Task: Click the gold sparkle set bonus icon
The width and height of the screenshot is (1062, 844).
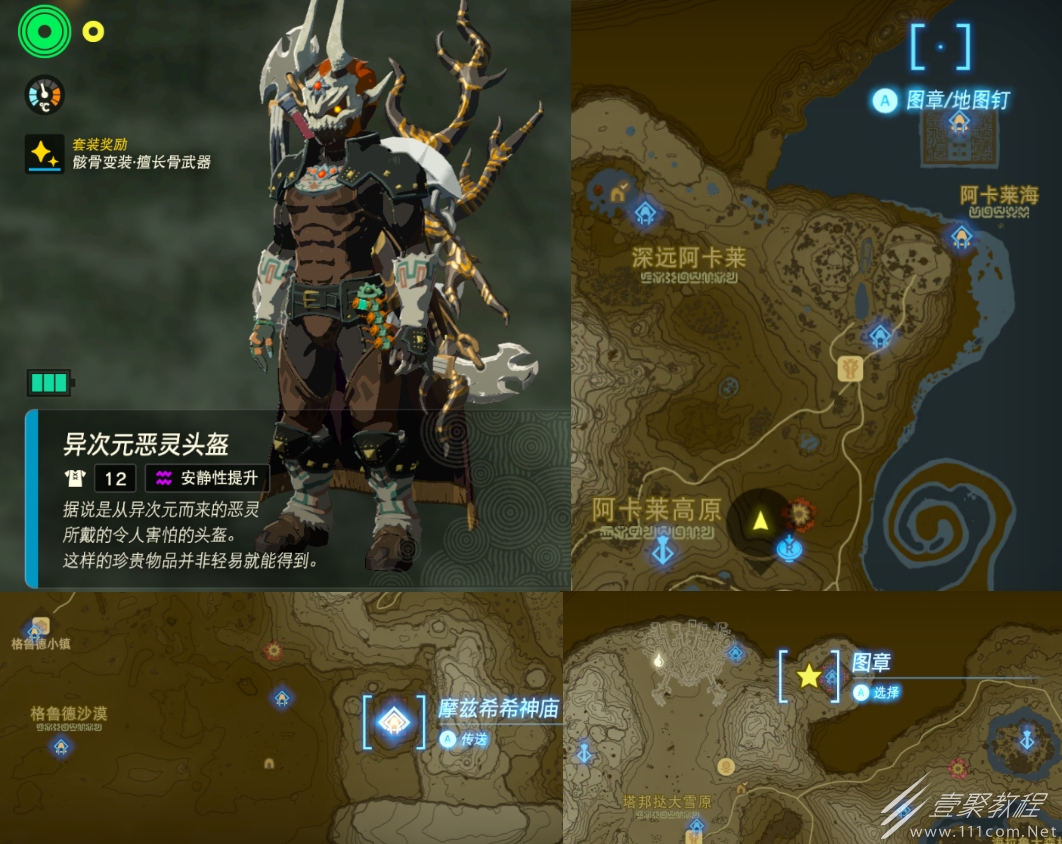Action: [x=44, y=154]
